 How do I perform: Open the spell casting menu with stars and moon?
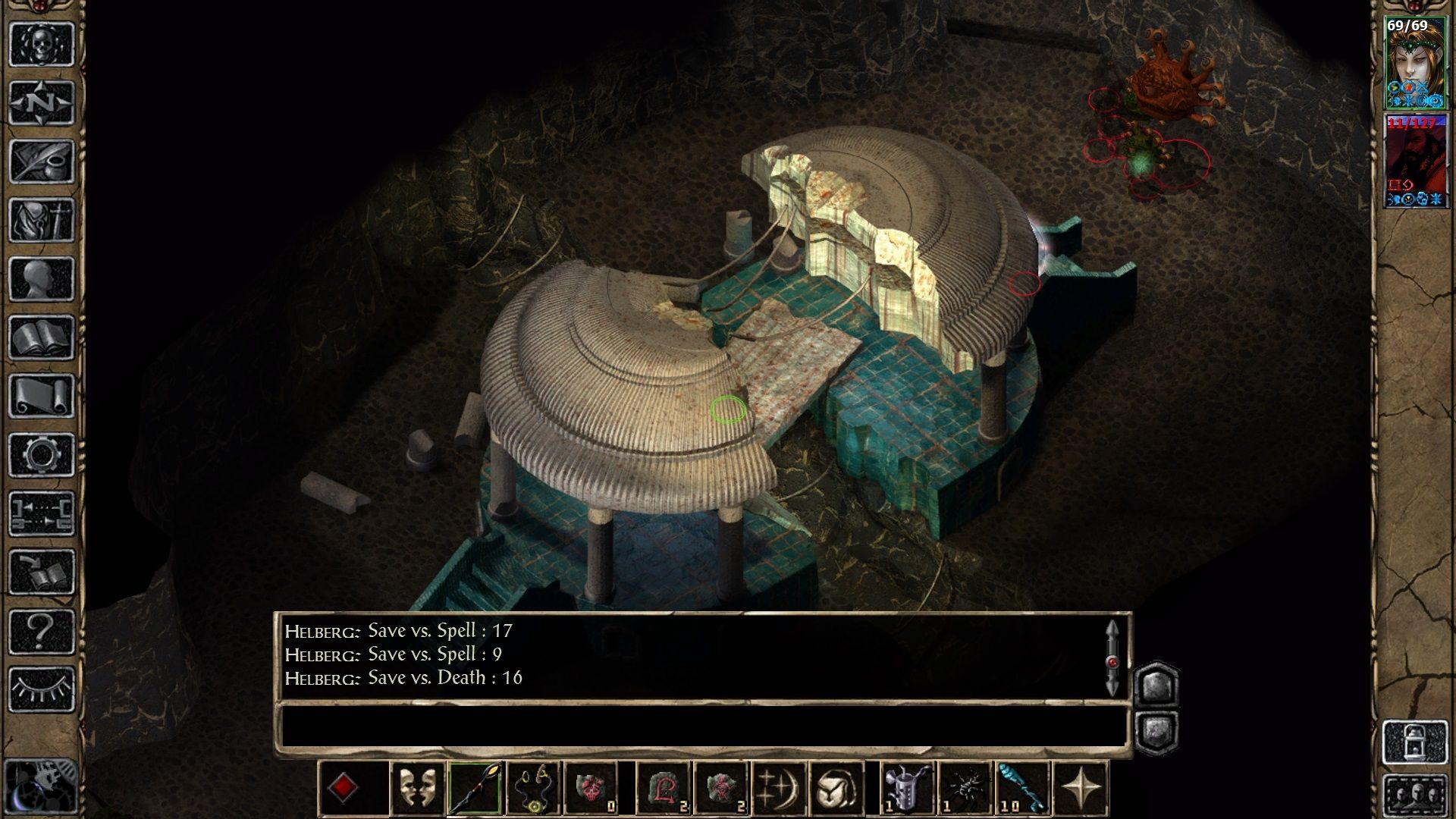pos(779,788)
